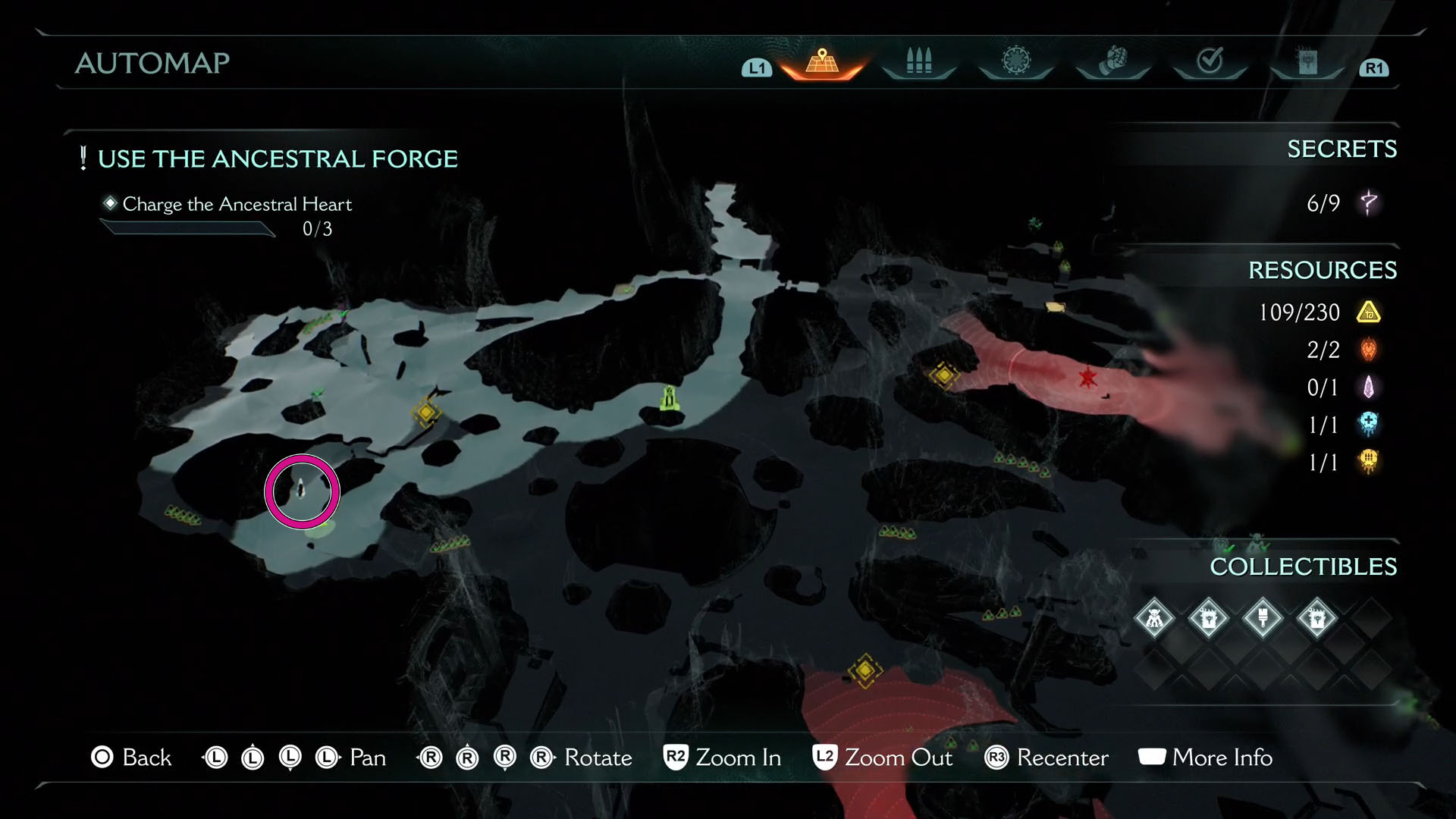Screen dimensions: 1456x819
Task: Expand the Collectibles panel header
Action: tap(1303, 567)
